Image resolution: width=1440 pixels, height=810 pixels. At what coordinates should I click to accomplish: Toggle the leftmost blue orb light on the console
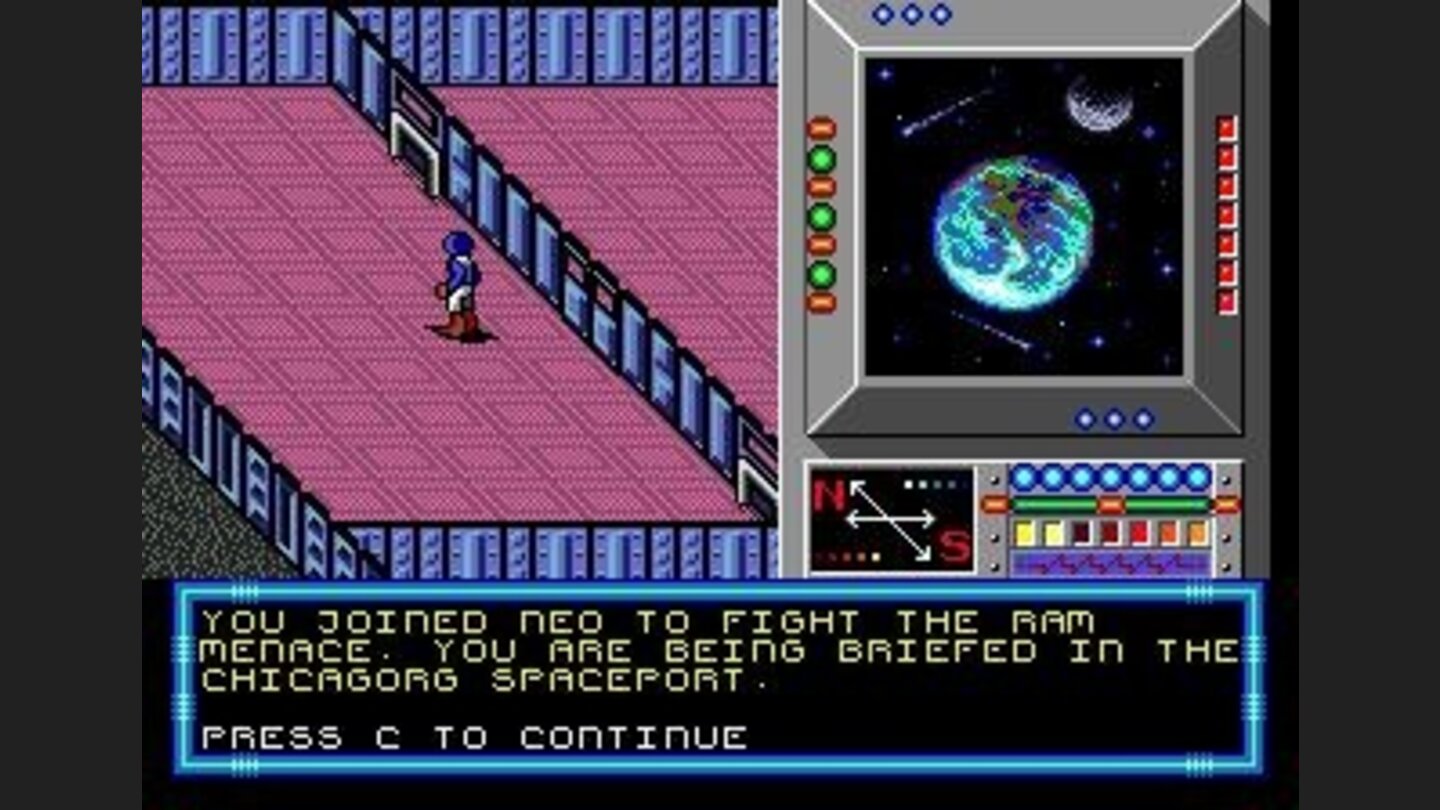click(x=1022, y=478)
